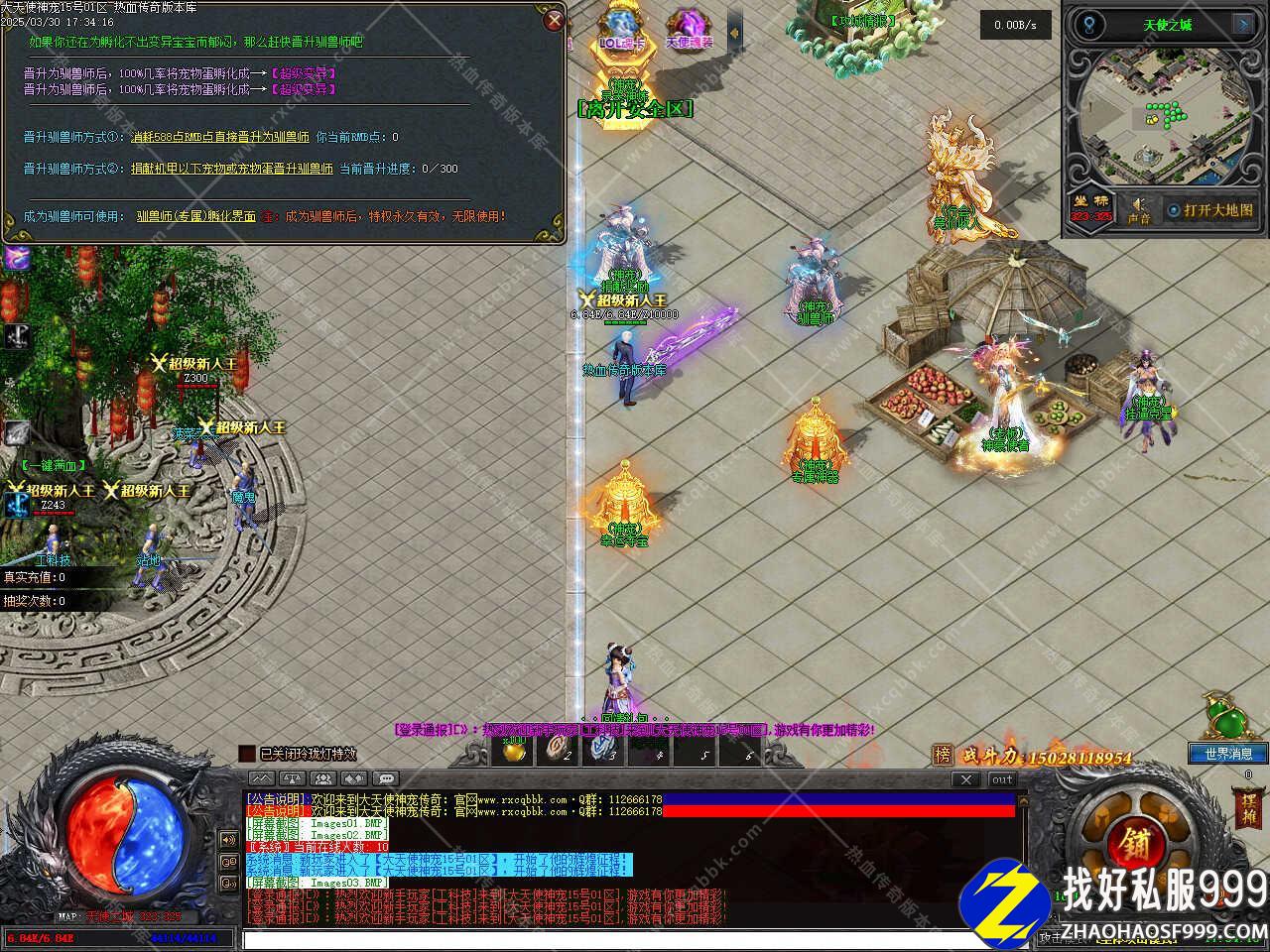Image resolution: width=1270 pixels, height=952 pixels.
Task: Click the out button above the chat
Action: pyautogui.click(x=1002, y=779)
